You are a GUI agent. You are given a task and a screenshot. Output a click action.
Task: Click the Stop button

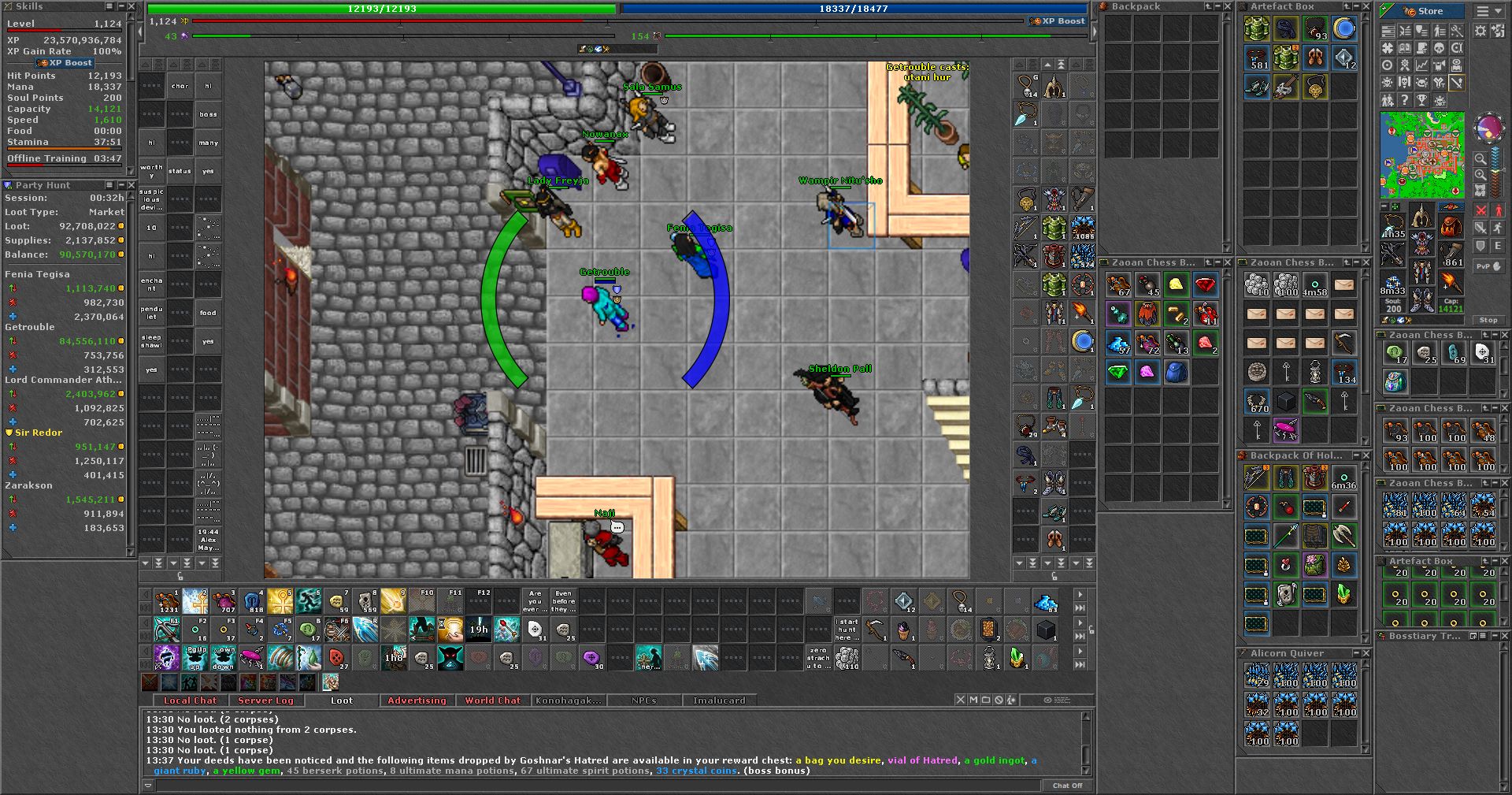click(1488, 321)
